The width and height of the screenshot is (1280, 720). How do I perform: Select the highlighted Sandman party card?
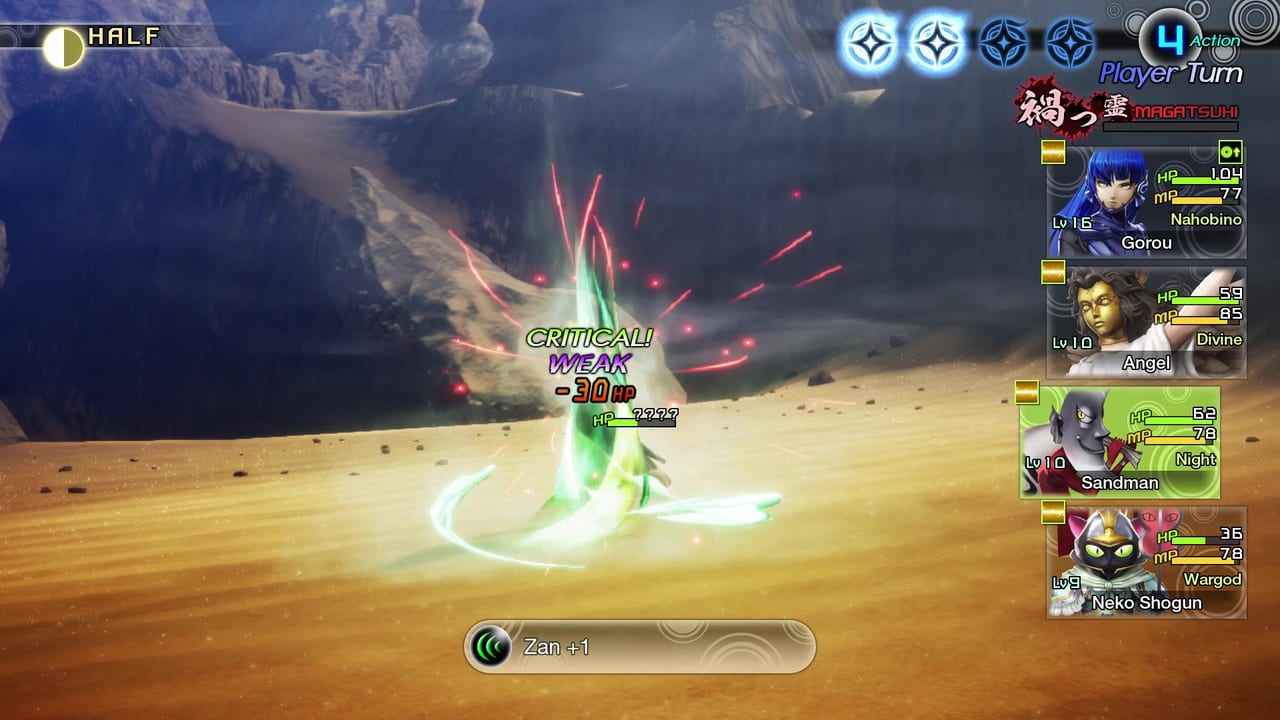tap(1120, 442)
